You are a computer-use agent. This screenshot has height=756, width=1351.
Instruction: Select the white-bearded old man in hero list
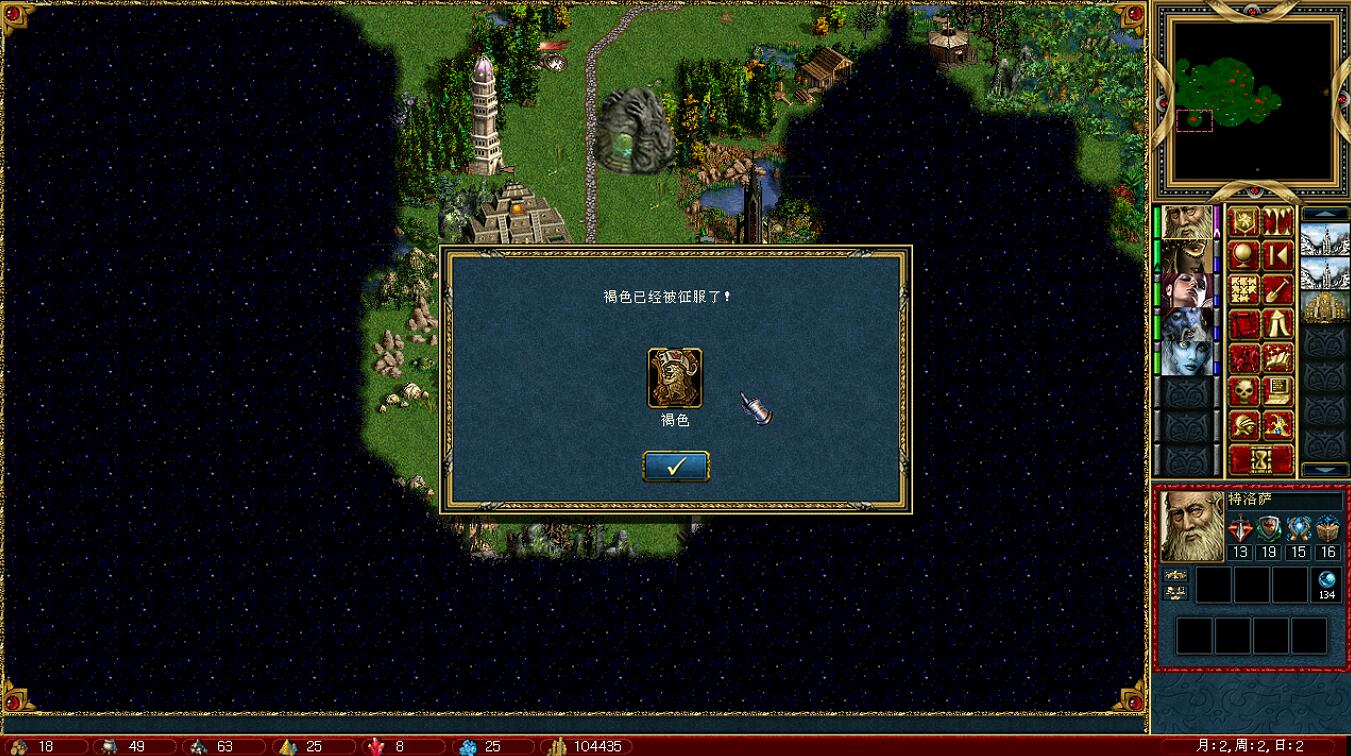pos(1187,221)
